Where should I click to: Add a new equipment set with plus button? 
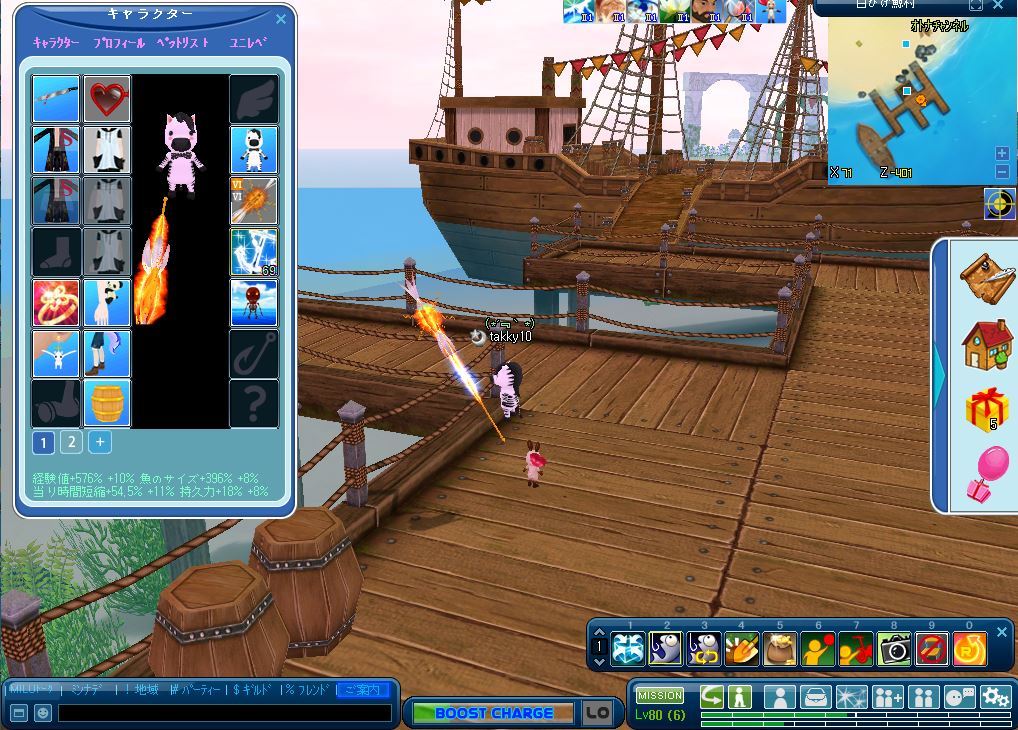(99, 442)
